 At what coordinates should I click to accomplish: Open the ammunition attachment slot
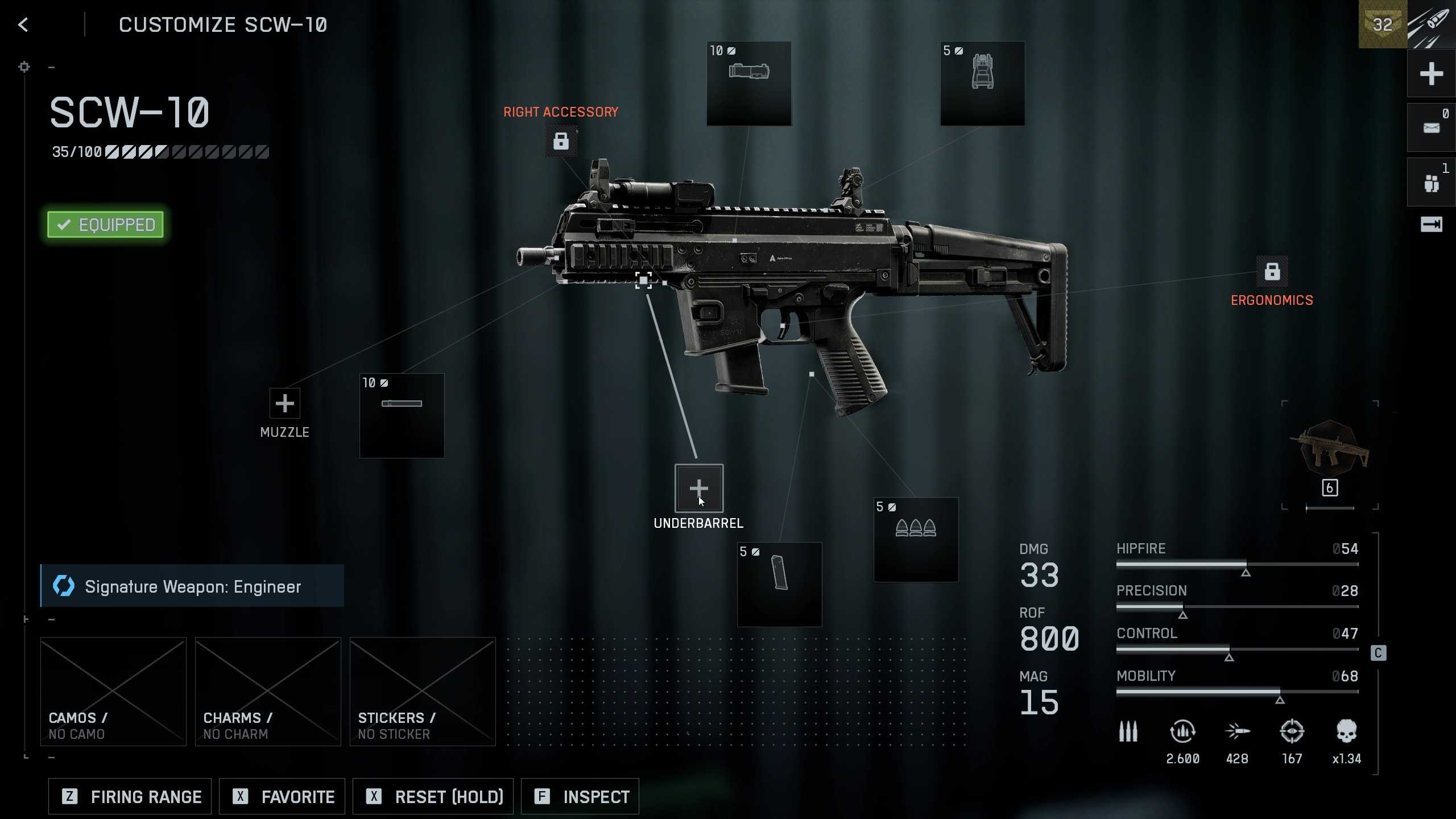click(x=915, y=539)
